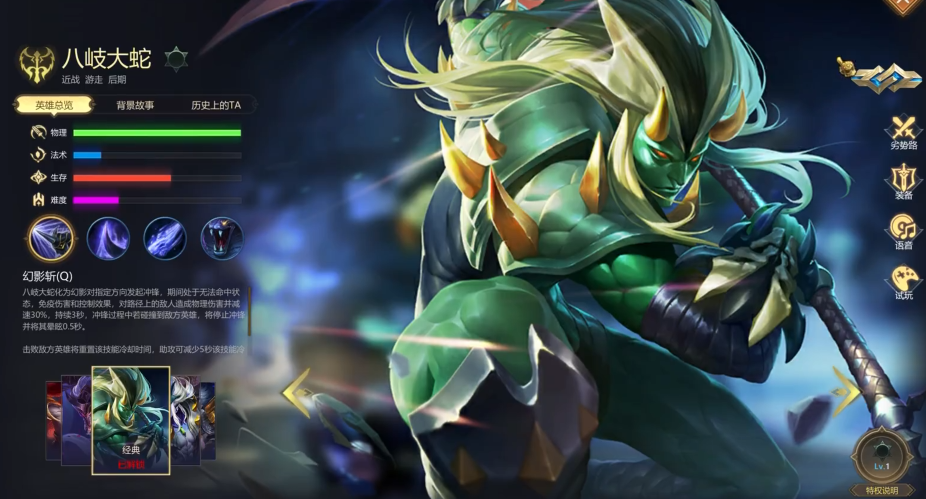Open the 特权说明 Lv.1 badge
This screenshot has height=499, width=926.
[882, 460]
